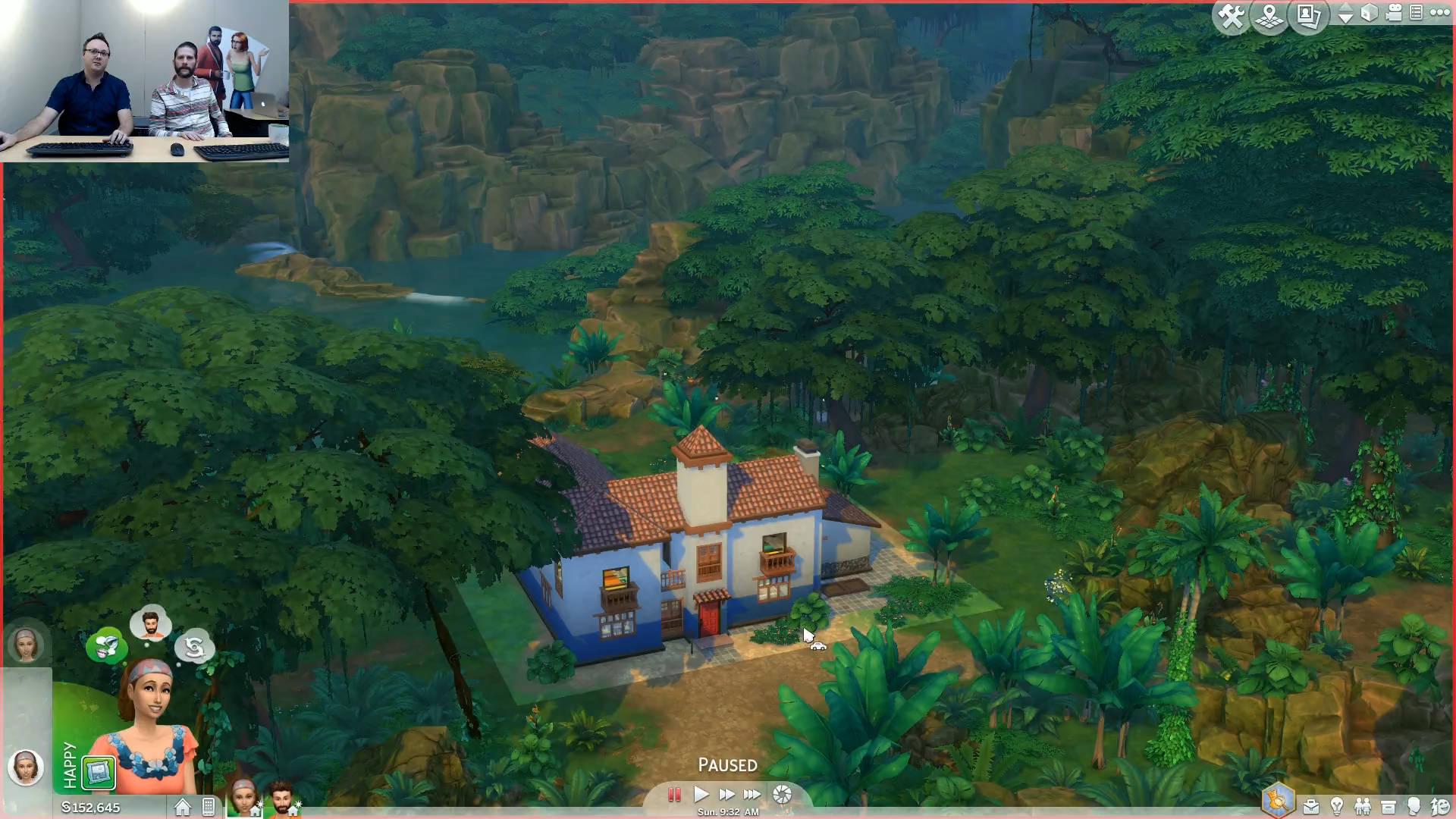Click the wall view cube icon
This screenshot has height=819, width=1456.
(x=1370, y=13)
